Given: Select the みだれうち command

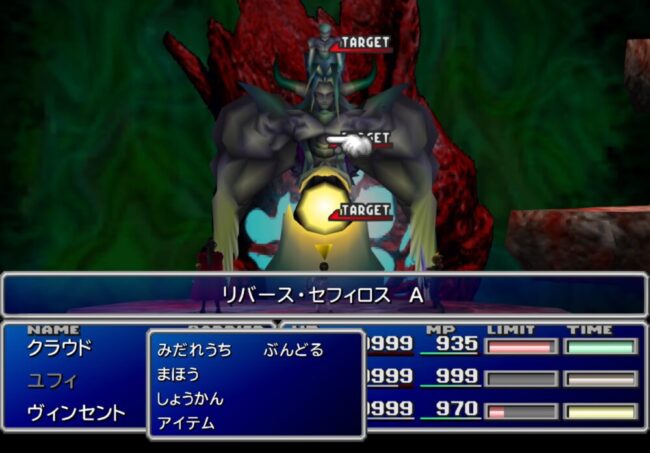Looking at the screenshot, I should (x=194, y=350).
